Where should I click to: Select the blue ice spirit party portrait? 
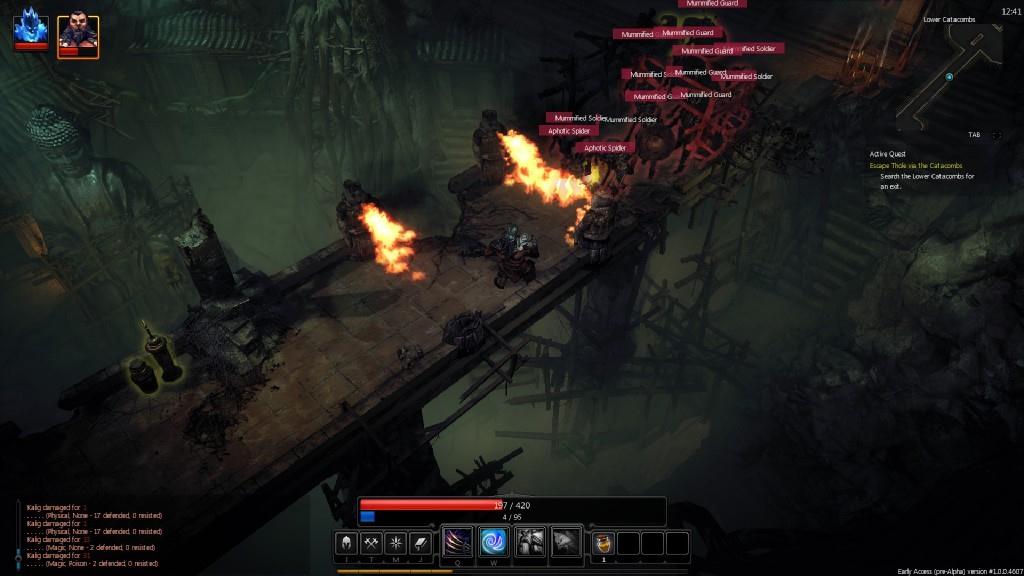coord(30,31)
